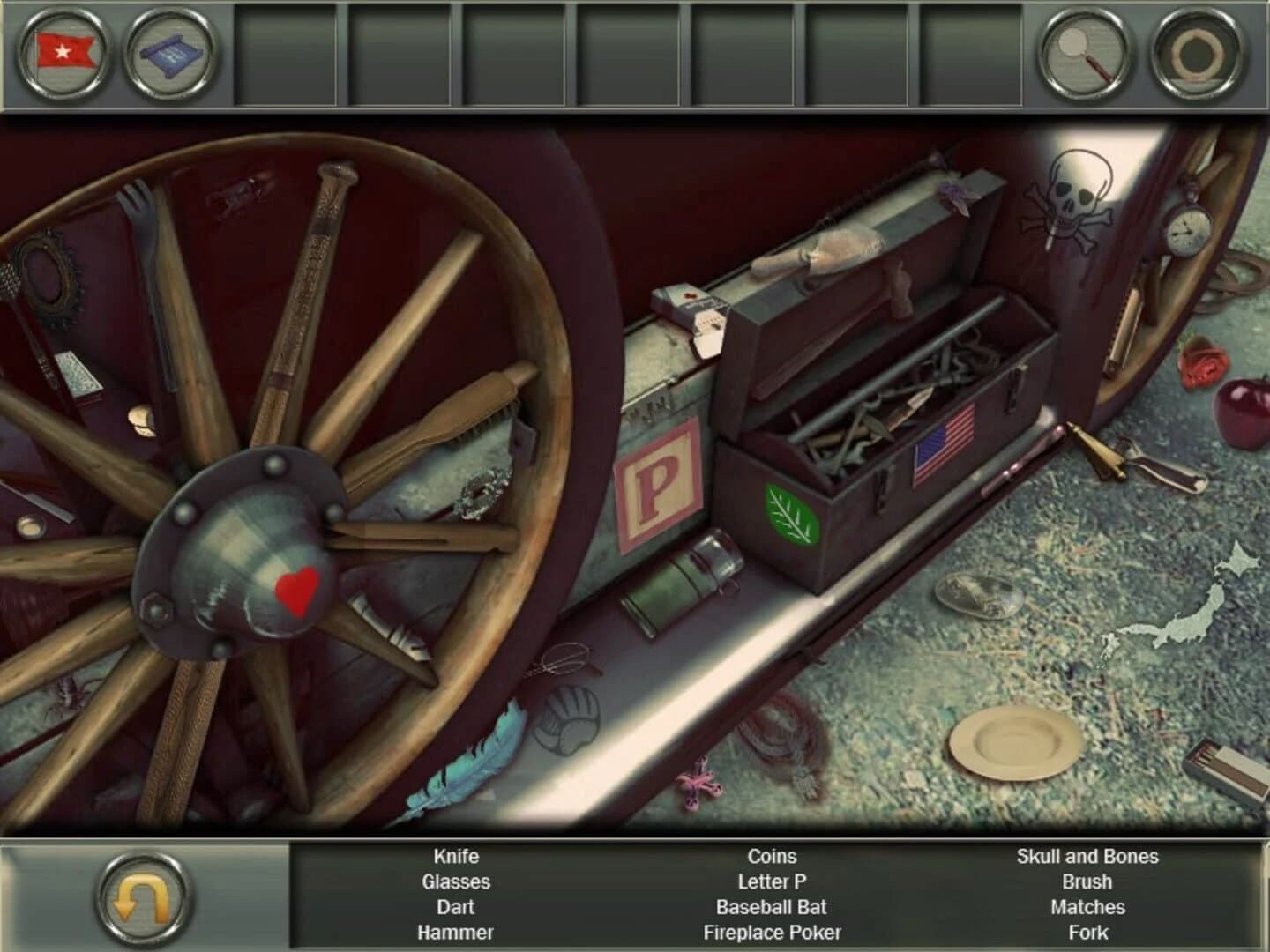The height and width of the screenshot is (952, 1270).
Task: Choose "Fireplace Poker" from the list
Action: 771,931
